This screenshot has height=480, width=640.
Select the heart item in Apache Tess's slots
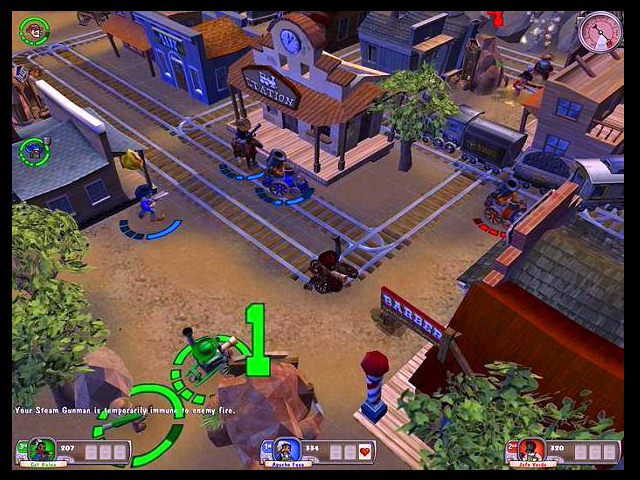pyautogui.click(x=365, y=452)
